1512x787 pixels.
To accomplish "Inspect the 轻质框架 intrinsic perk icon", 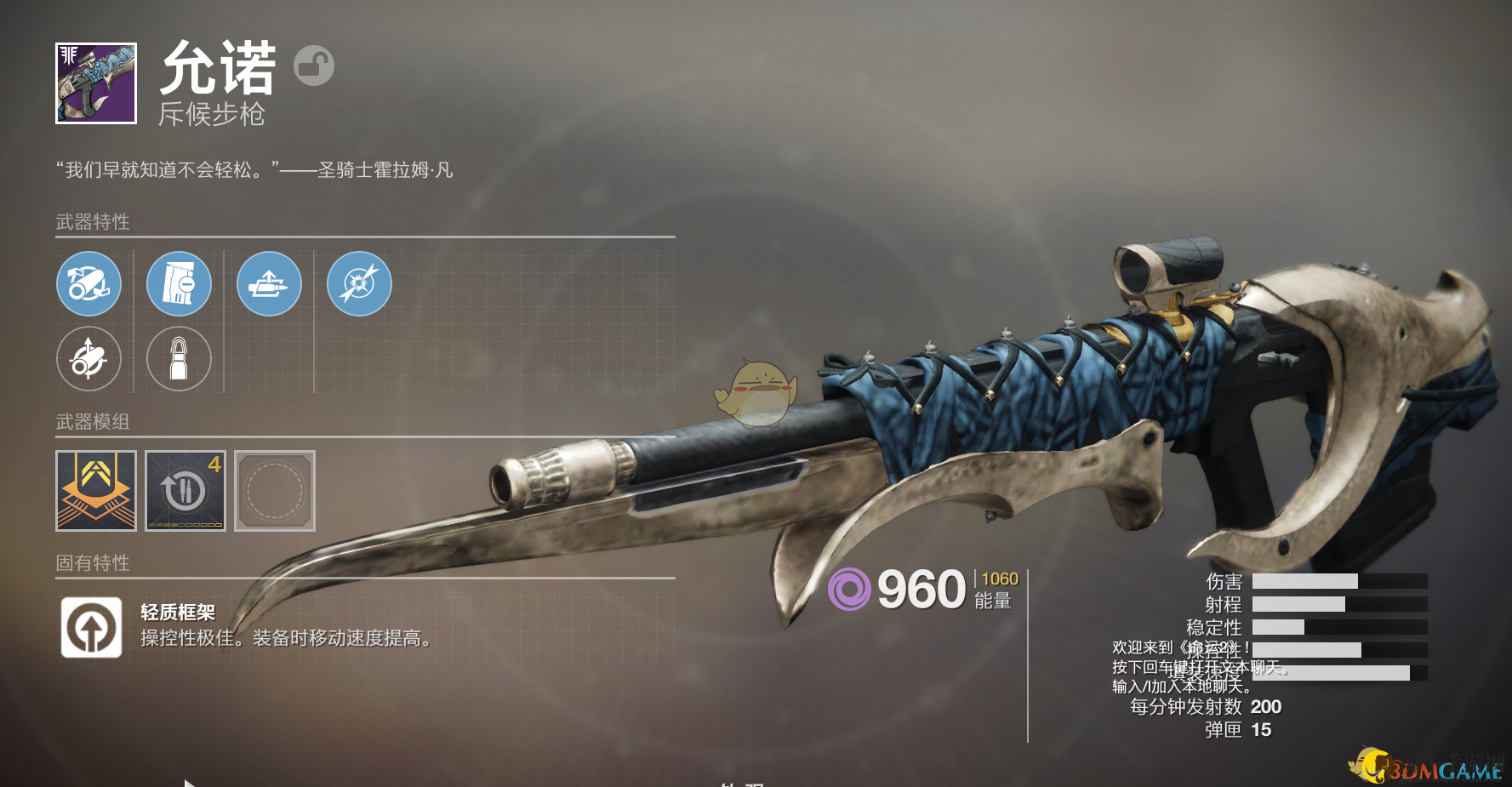I will (92, 628).
